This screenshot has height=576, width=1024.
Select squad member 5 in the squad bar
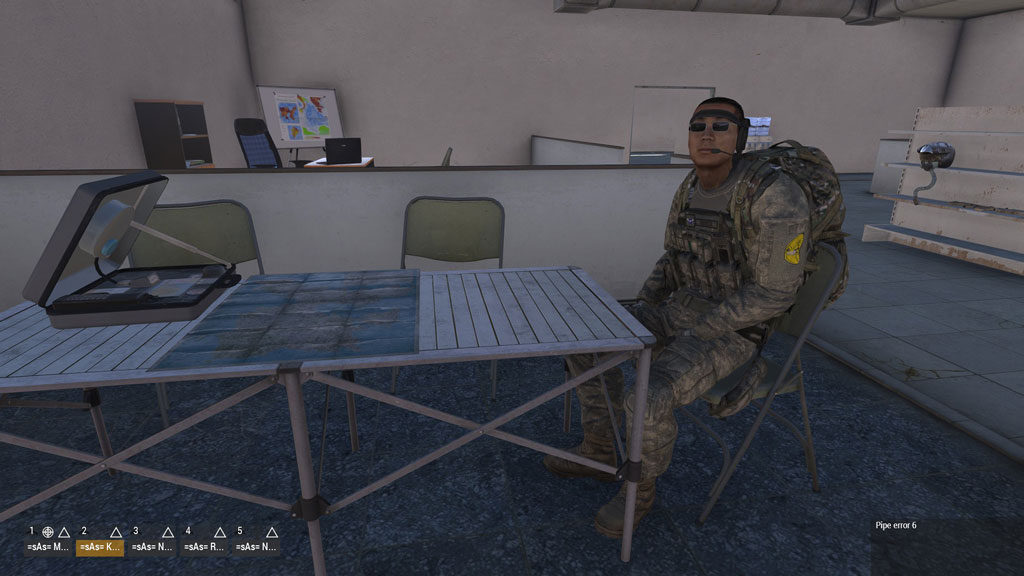coord(256,547)
